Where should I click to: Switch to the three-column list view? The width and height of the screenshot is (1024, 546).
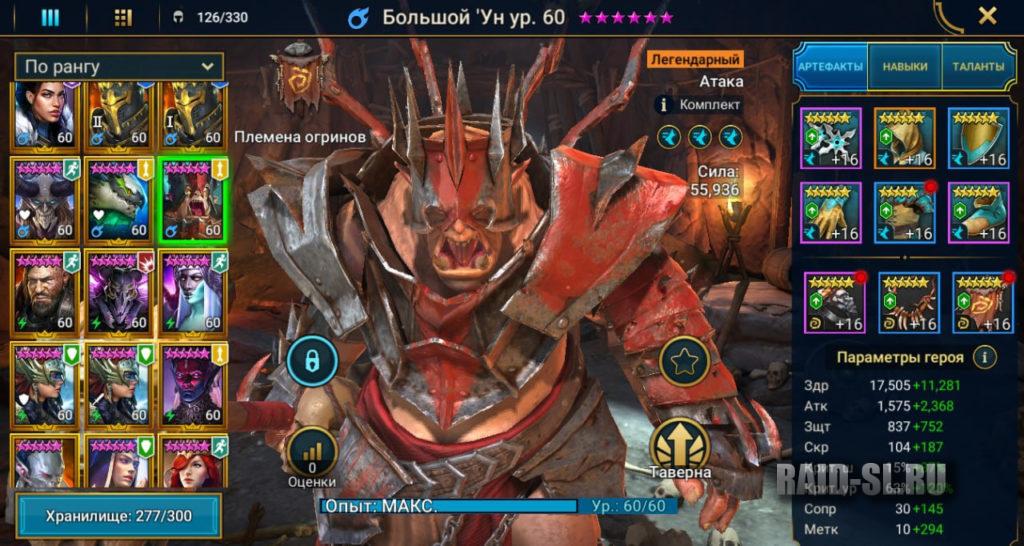(50, 17)
